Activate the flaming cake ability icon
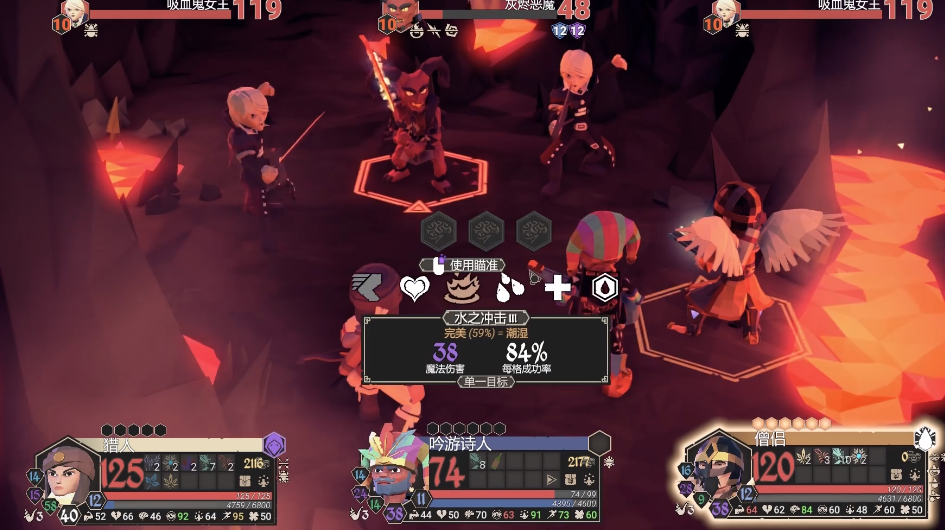Image resolution: width=945 pixels, height=530 pixels. pyautogui.click(x=462, y=288)
